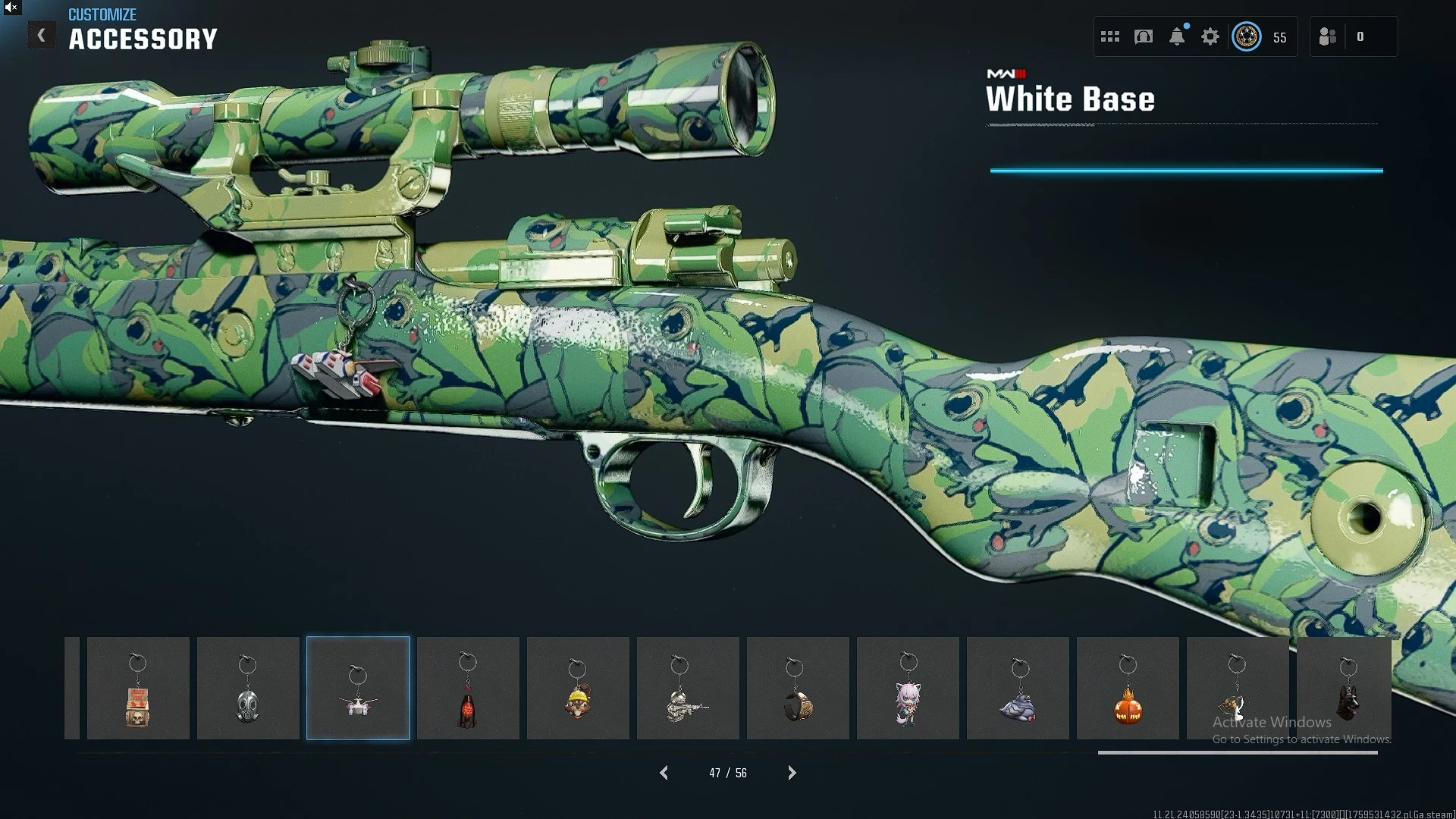Pick the grey chubby pigeon charm
This screenshot has height=819, width=1456.
[x=1018, y=689]
